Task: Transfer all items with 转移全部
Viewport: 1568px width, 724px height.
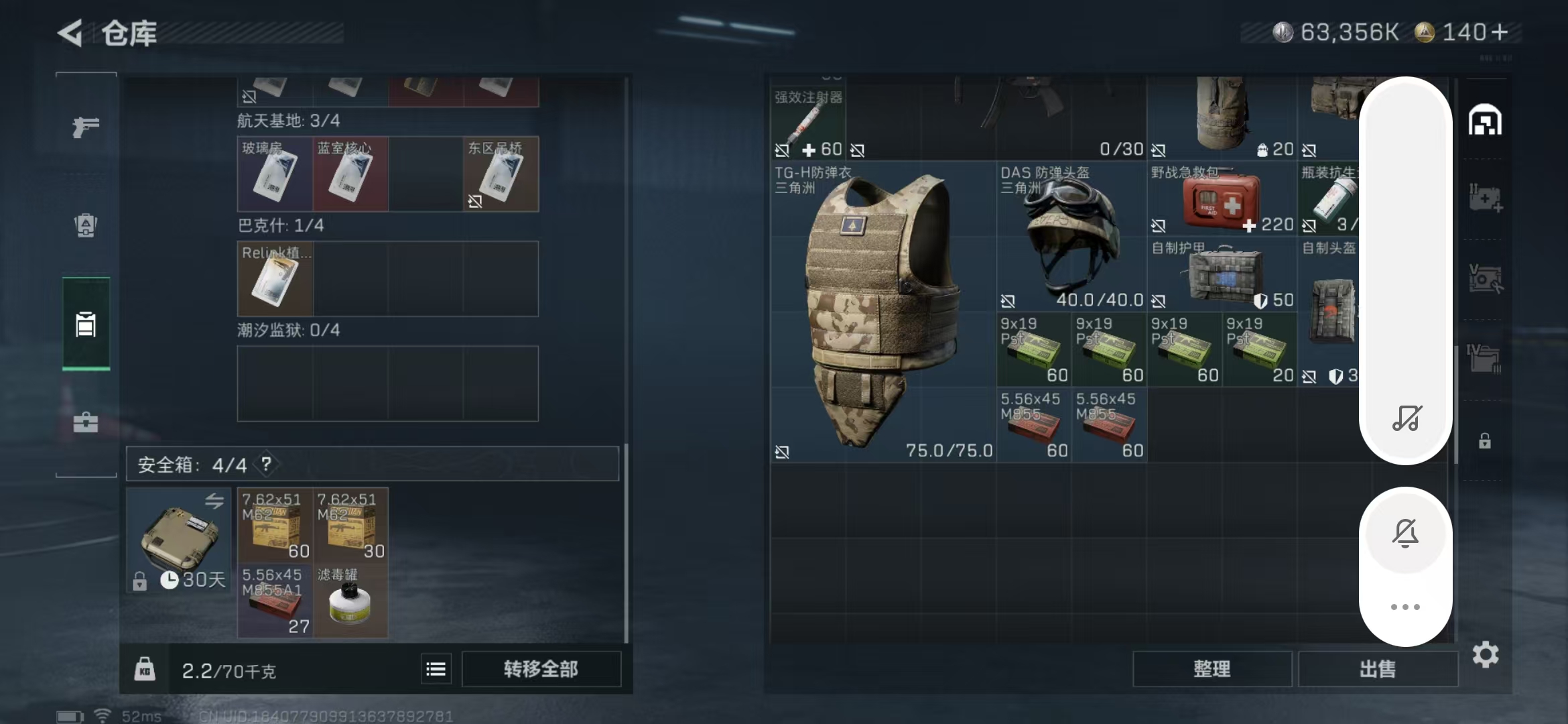Action: coord(541,669)
